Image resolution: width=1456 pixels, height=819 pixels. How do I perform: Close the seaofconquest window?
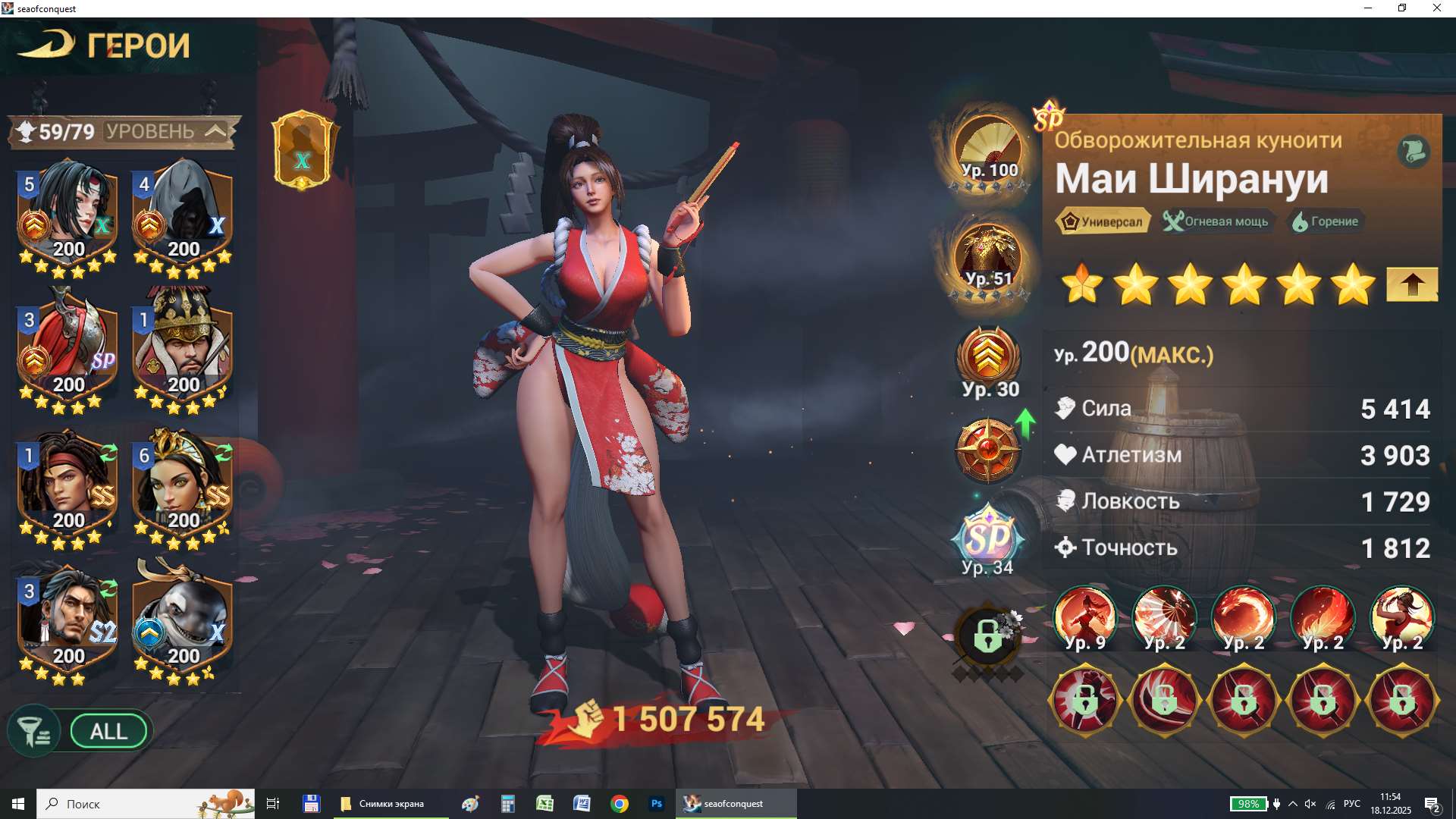[x=1437, y=8]
